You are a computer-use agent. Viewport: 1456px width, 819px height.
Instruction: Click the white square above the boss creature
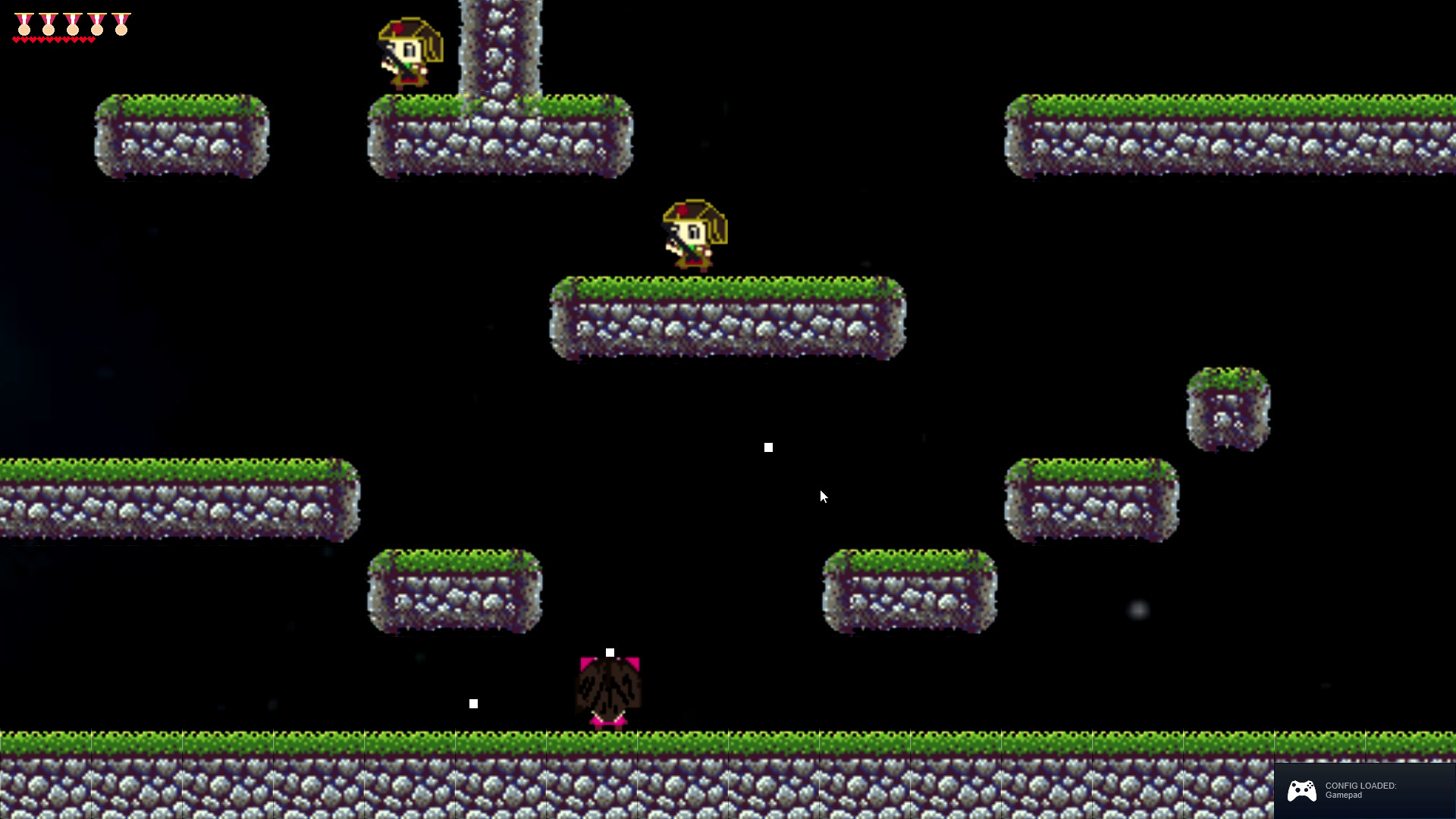point(611,651)
